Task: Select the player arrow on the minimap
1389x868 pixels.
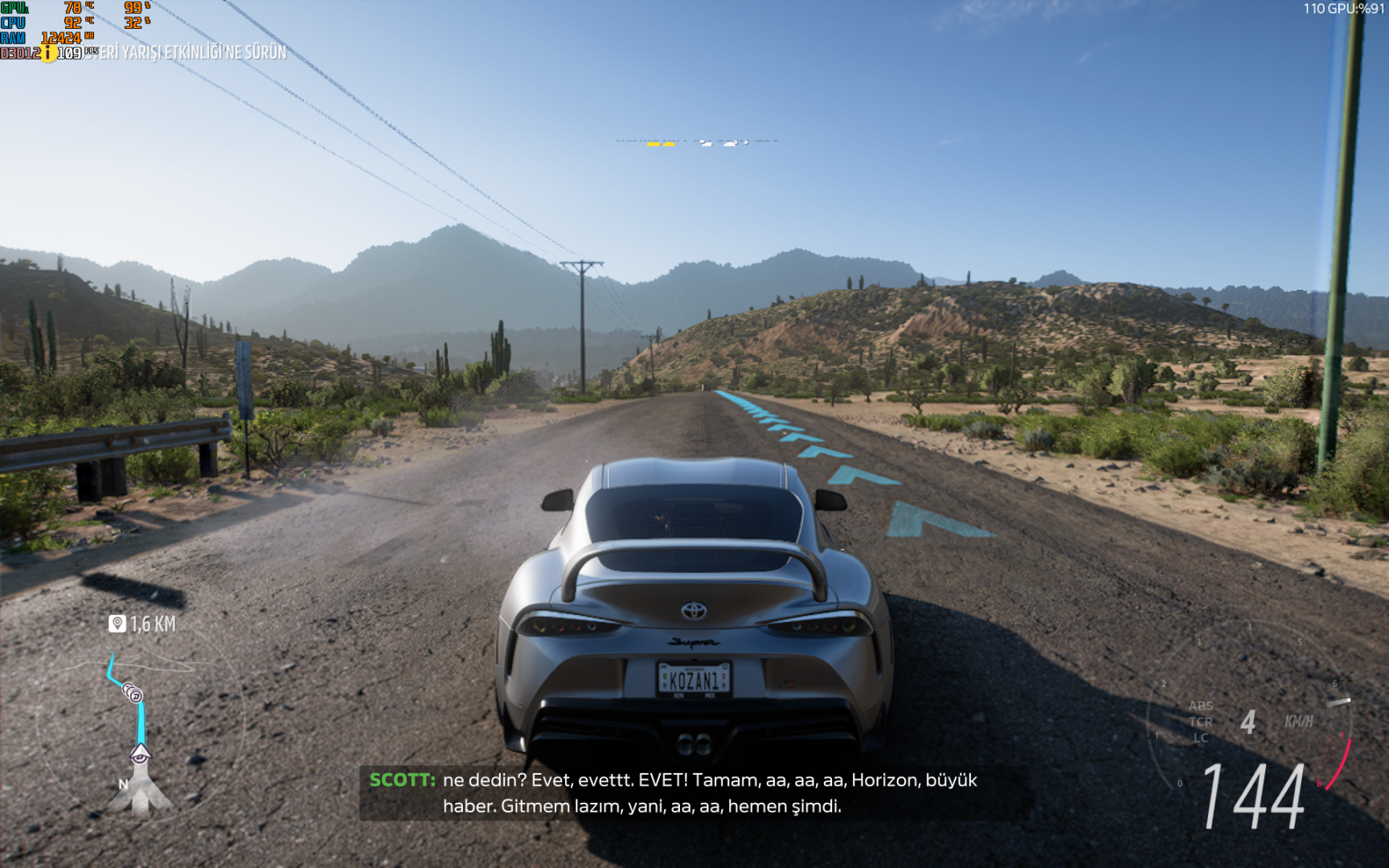Action: pyautogui.click(x=140, y=754)
